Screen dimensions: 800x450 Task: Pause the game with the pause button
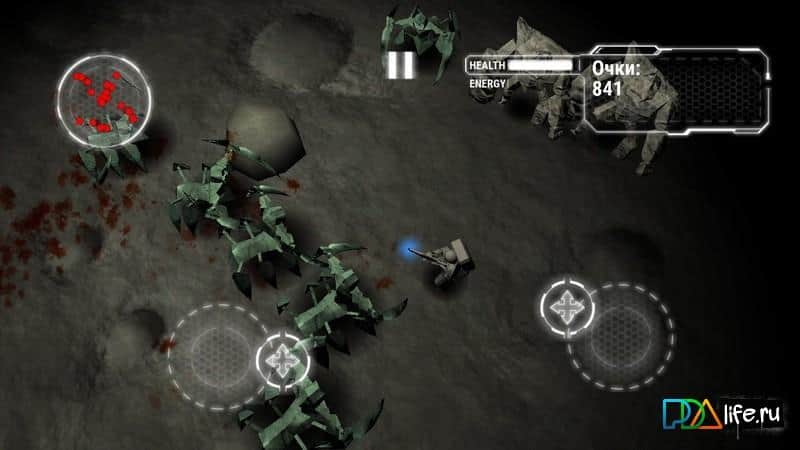coord(400,65)
